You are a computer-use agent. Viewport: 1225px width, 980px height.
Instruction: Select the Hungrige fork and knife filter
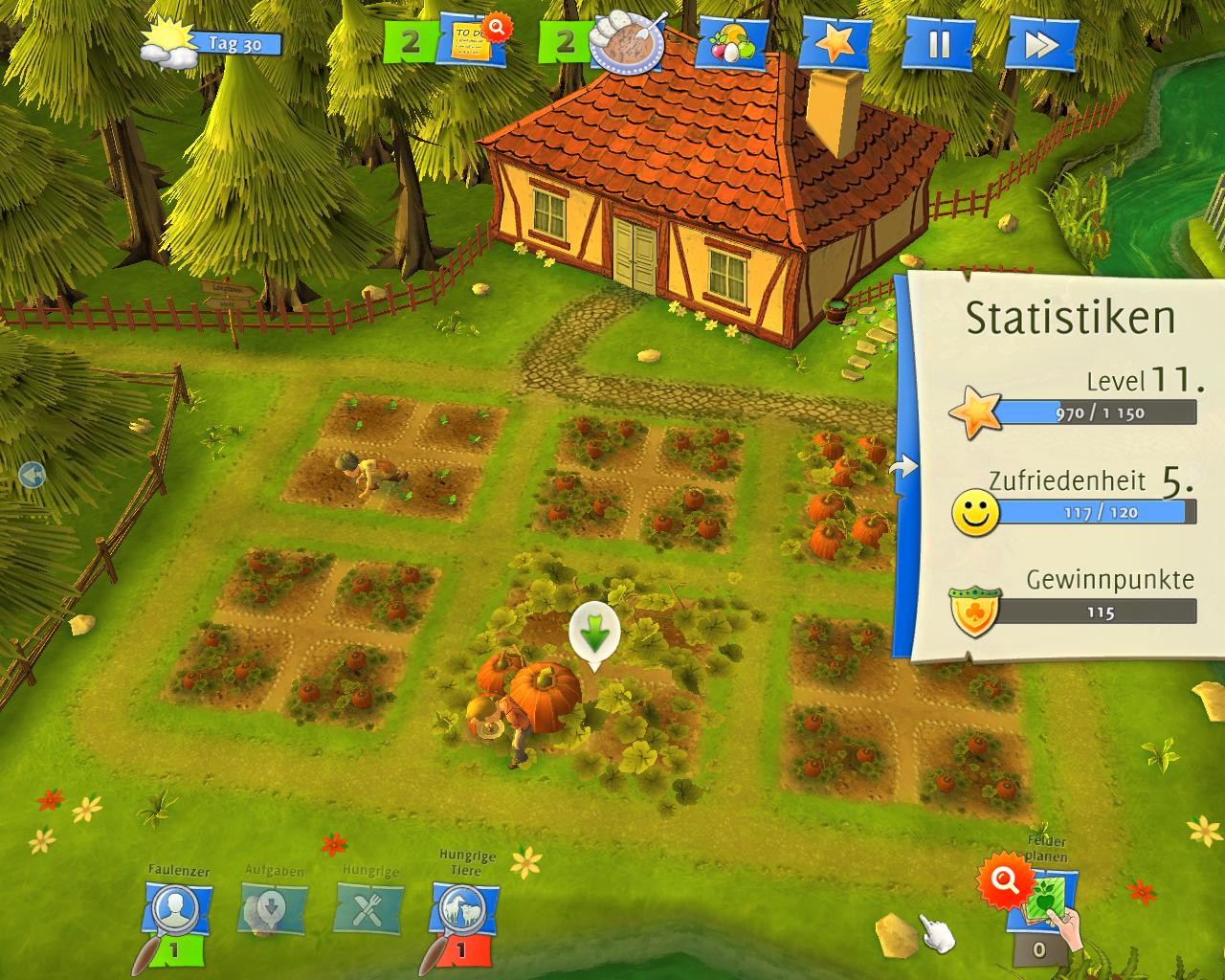368,909
